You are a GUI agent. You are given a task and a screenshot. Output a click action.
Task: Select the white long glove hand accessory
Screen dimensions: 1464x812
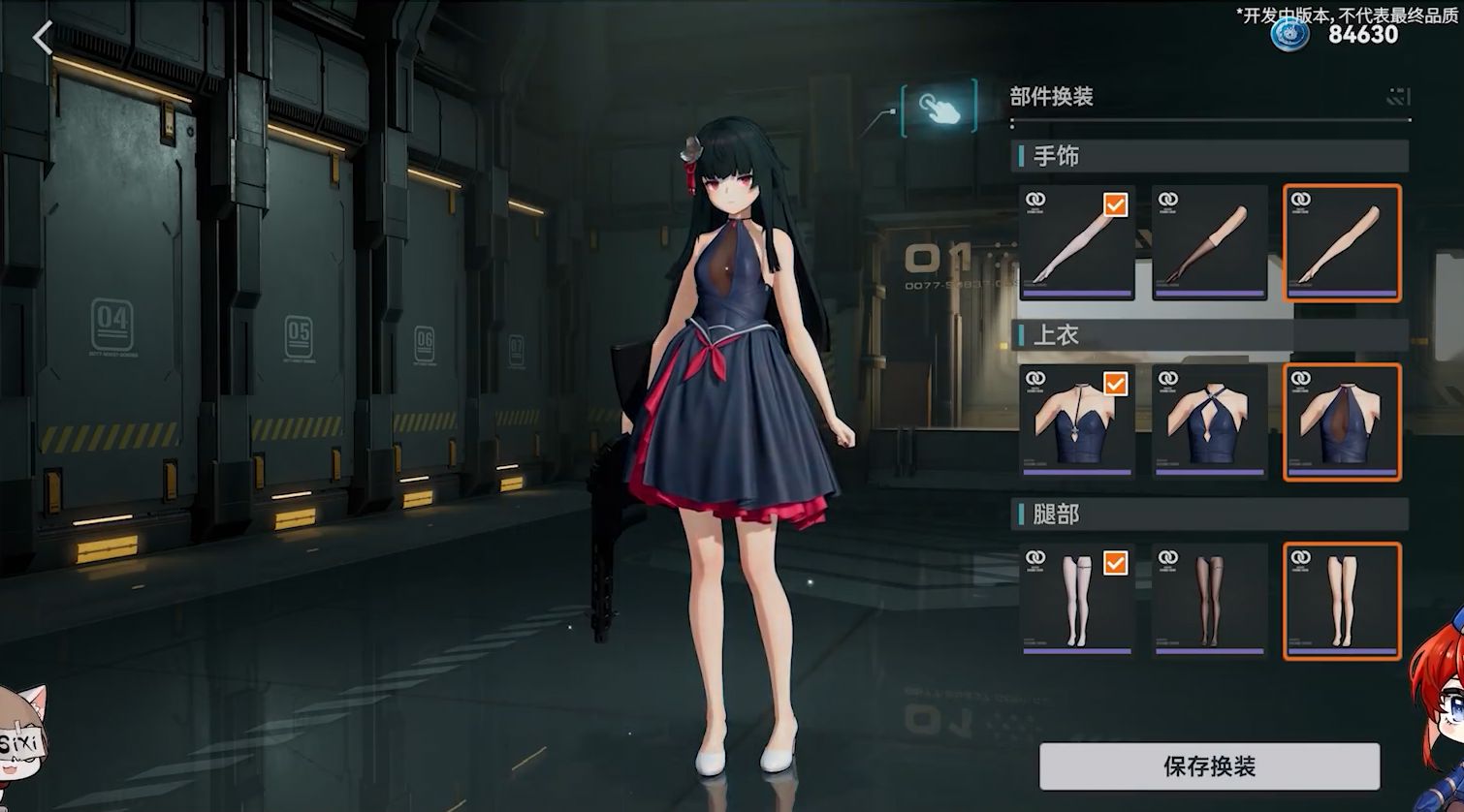click(x=1076, y=242)
